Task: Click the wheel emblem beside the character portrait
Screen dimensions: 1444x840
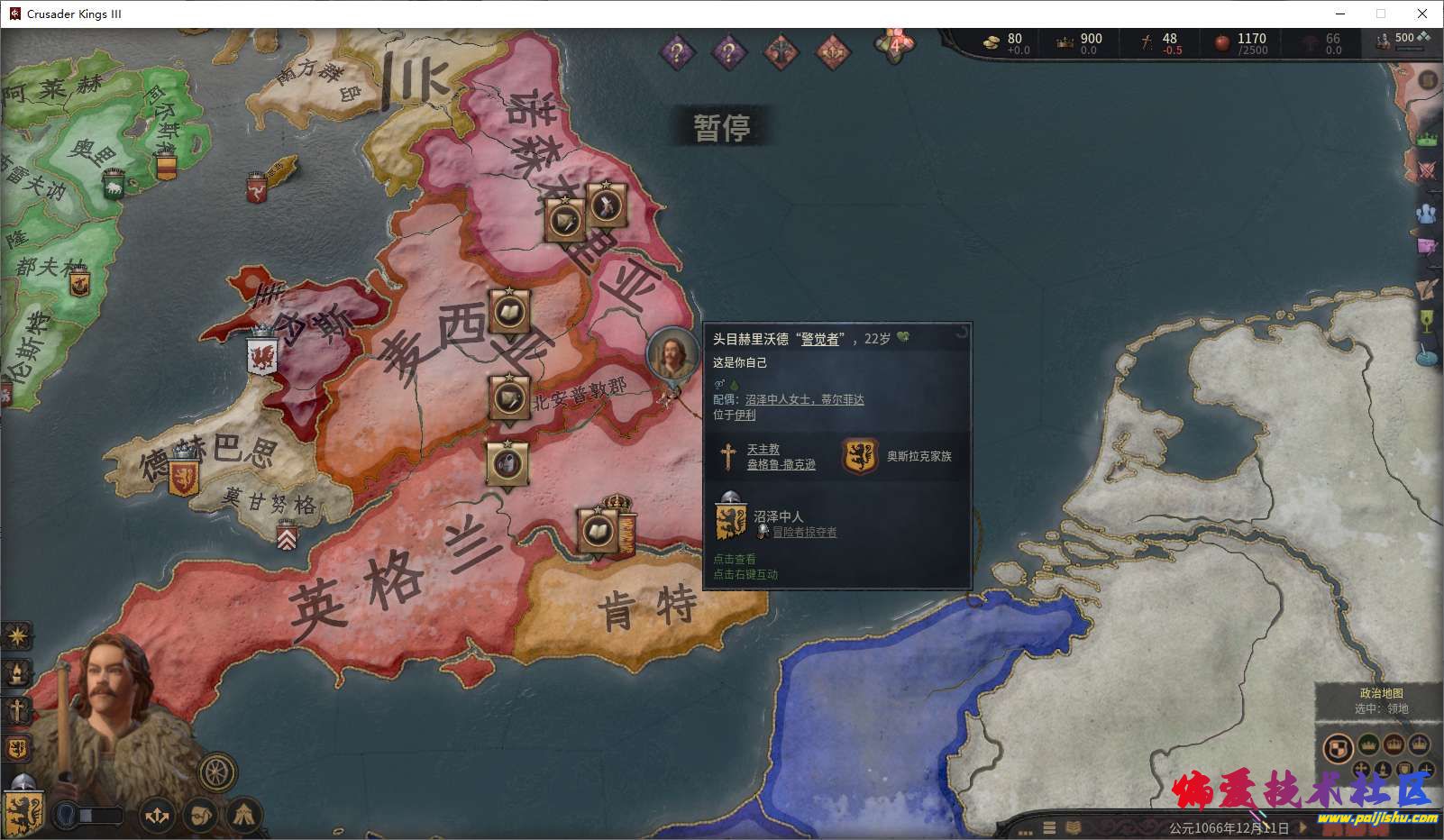Action: click(215, 772)
